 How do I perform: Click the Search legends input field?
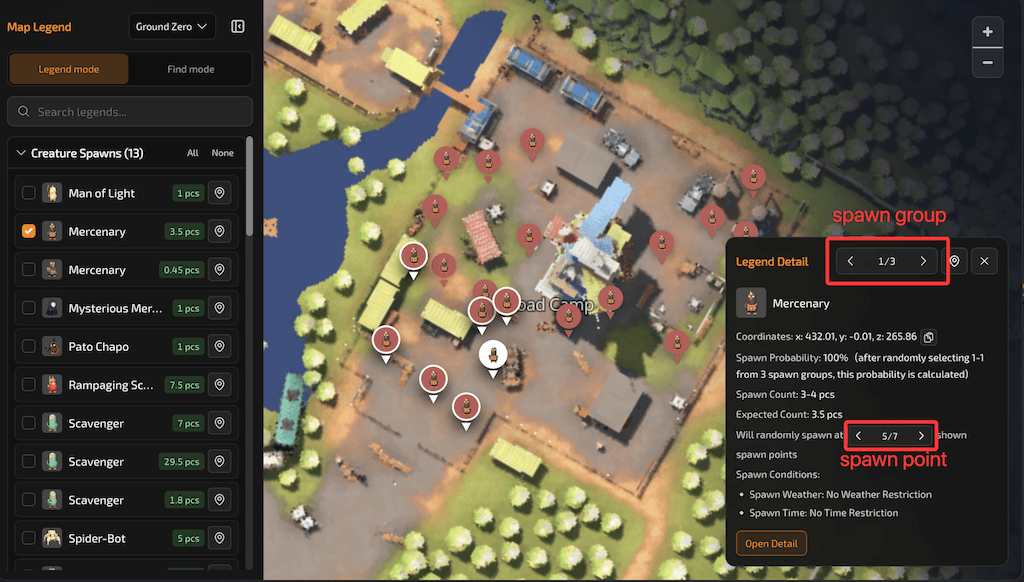130,112
